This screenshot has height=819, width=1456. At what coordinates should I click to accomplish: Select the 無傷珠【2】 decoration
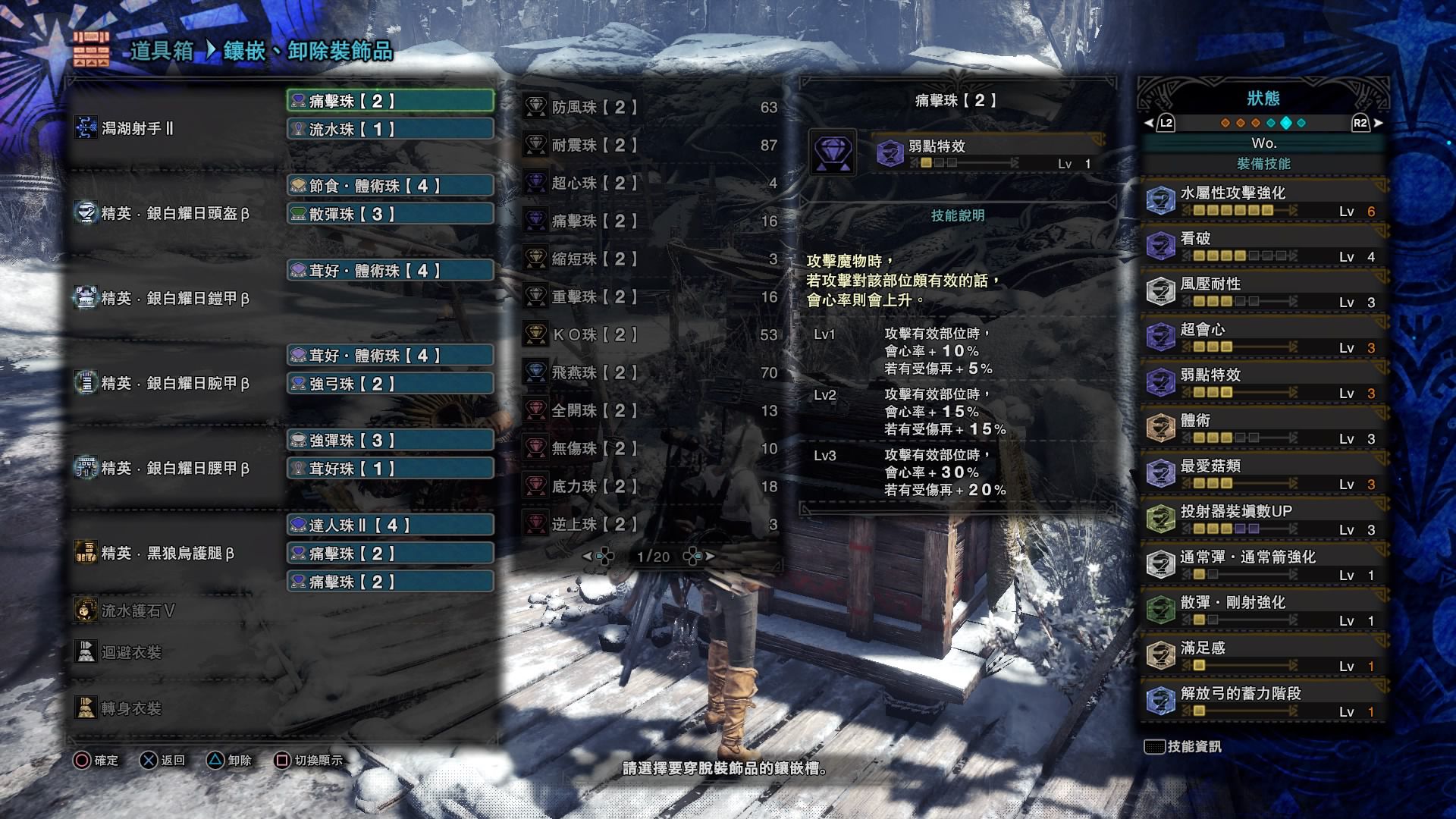pos(651,449)
